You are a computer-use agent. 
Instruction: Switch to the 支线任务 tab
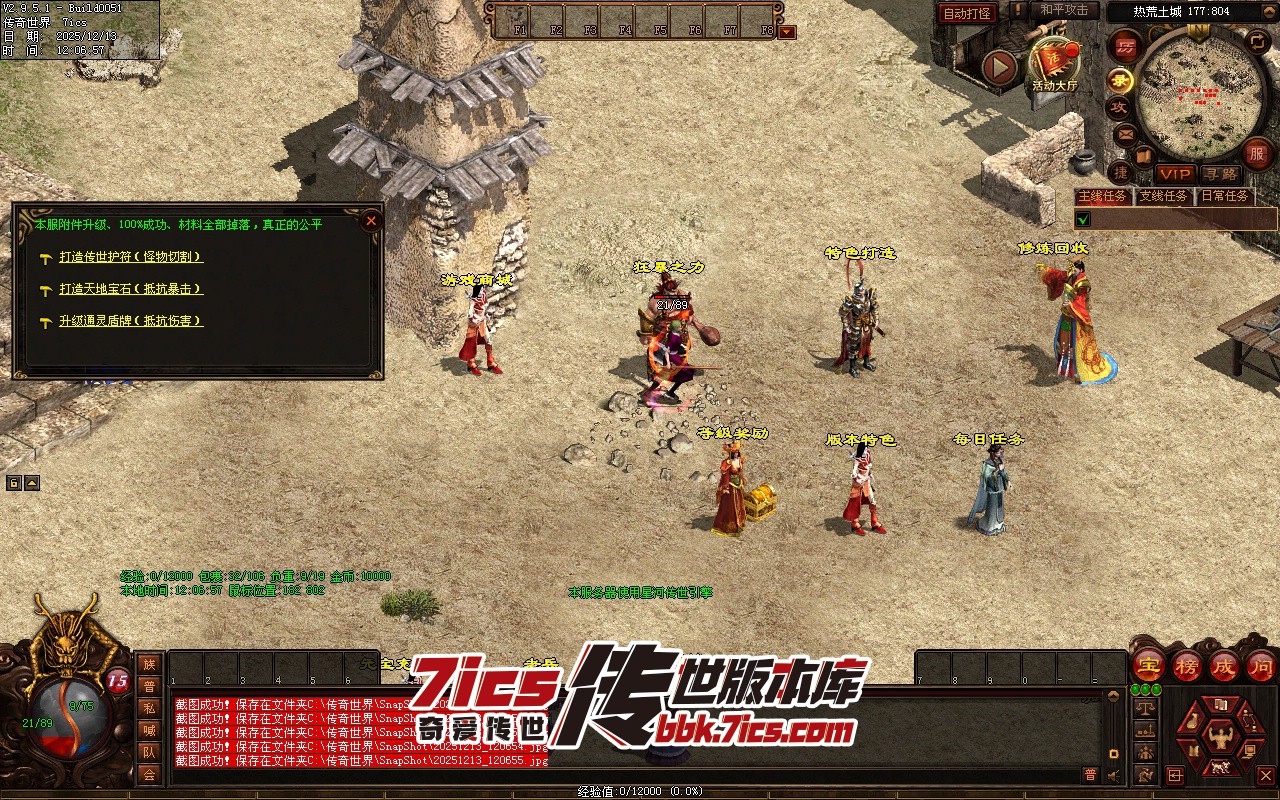[1164, 197]
